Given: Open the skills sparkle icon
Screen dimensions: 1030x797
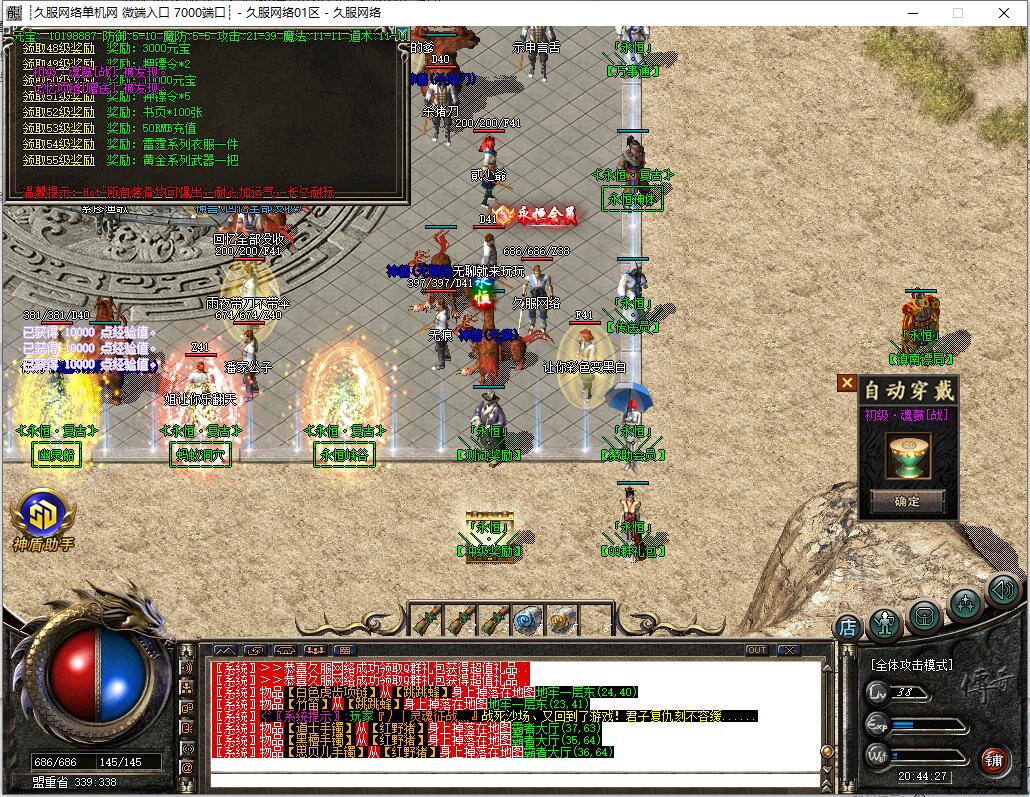Looking at the screenshot, I should [x=965, y=603].
